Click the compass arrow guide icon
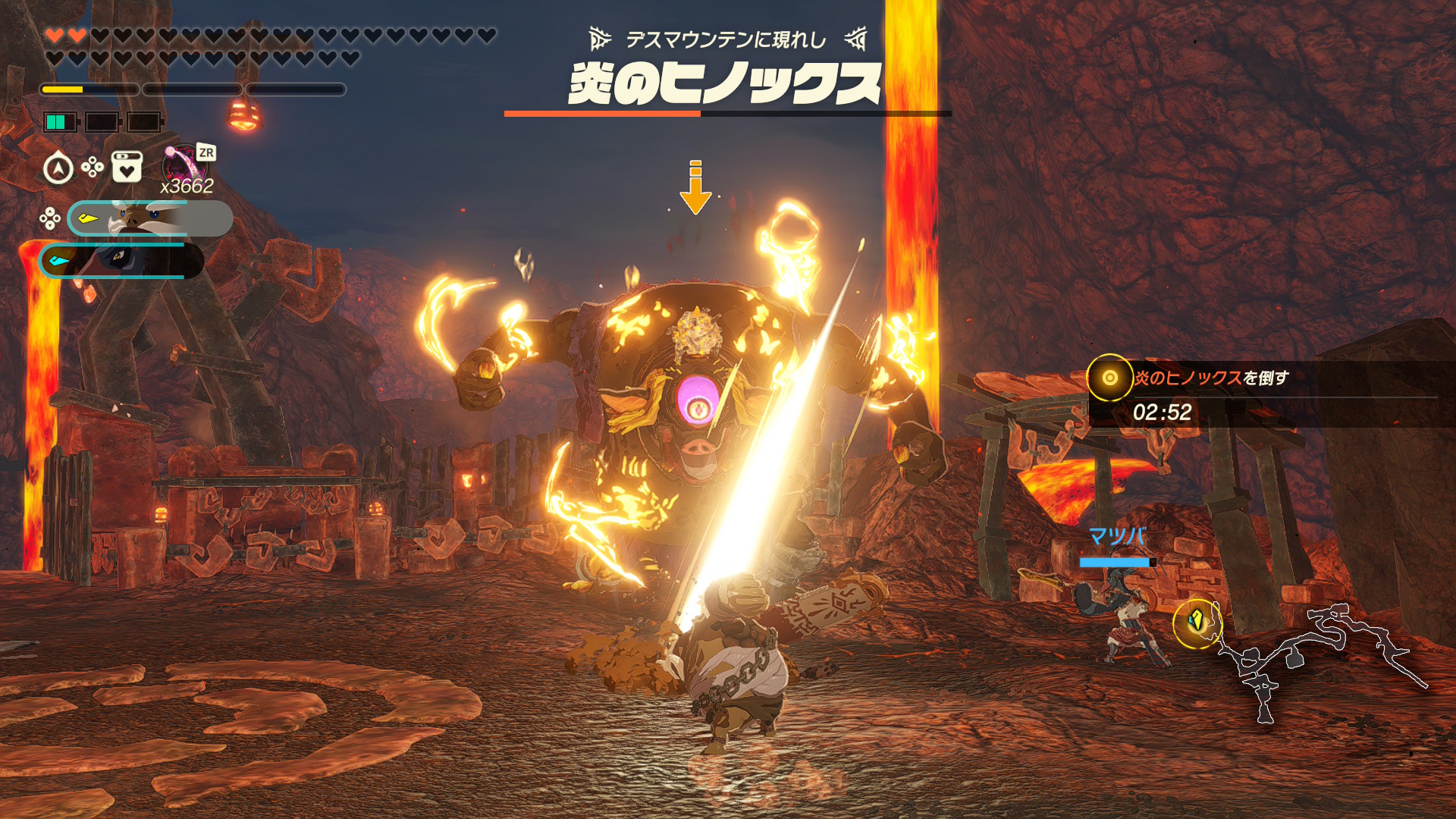Viewport: 1456px width, 819px height. [58, 168]
